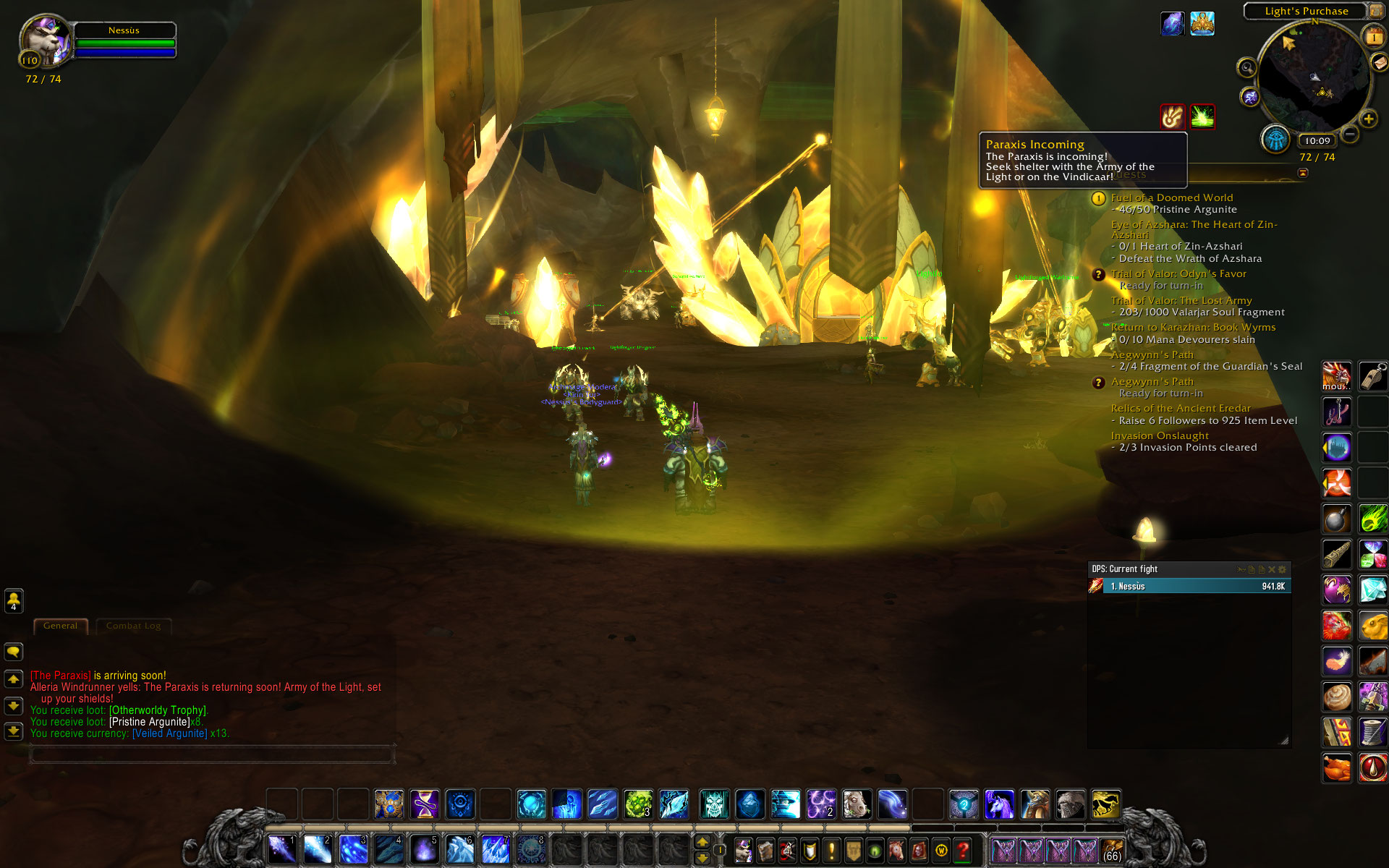
Task: Open the backpack showing 66 free slots
Action: click(x=1112, y=850)
